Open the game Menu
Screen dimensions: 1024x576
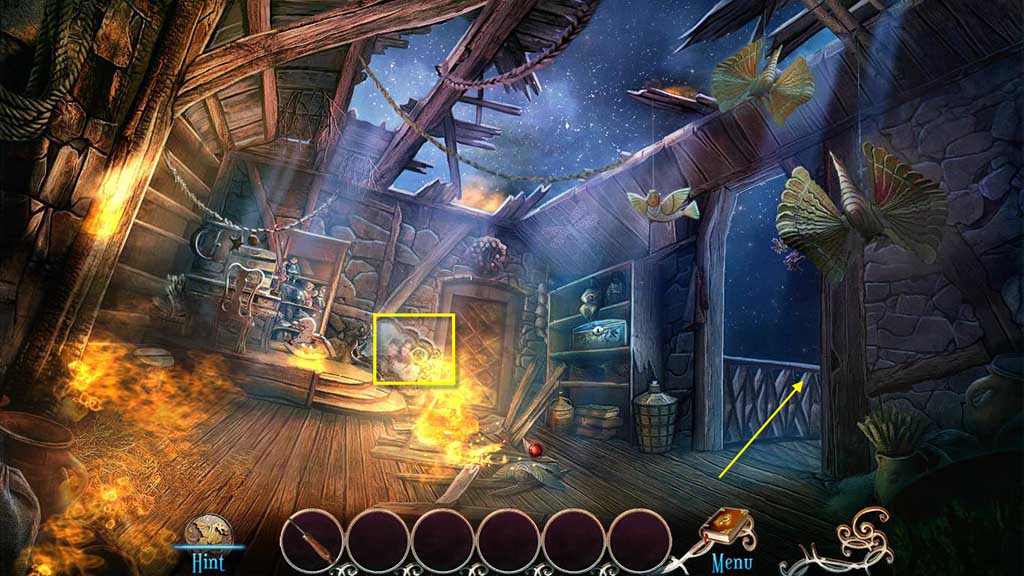[732, 562]
